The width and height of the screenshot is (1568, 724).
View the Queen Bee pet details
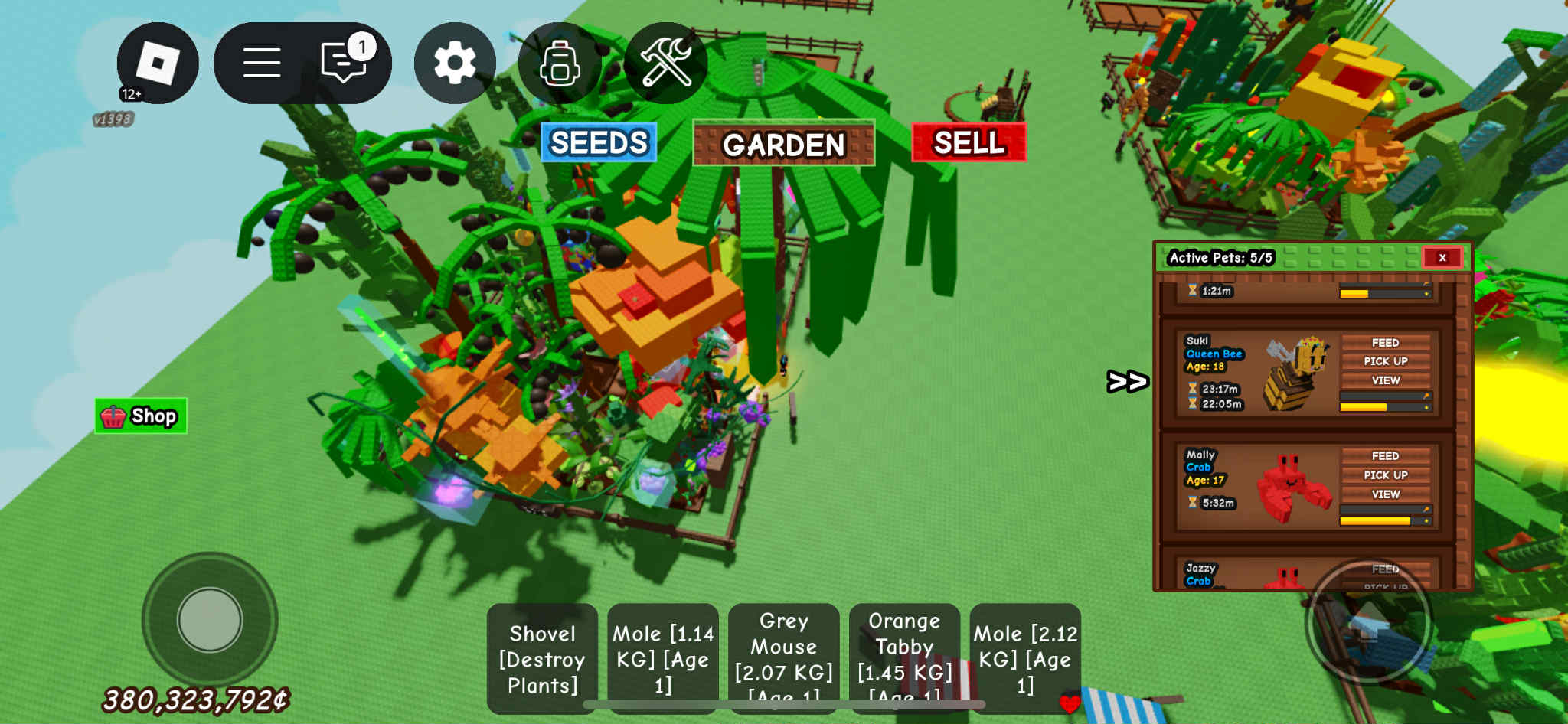(x=1385, y=380)
